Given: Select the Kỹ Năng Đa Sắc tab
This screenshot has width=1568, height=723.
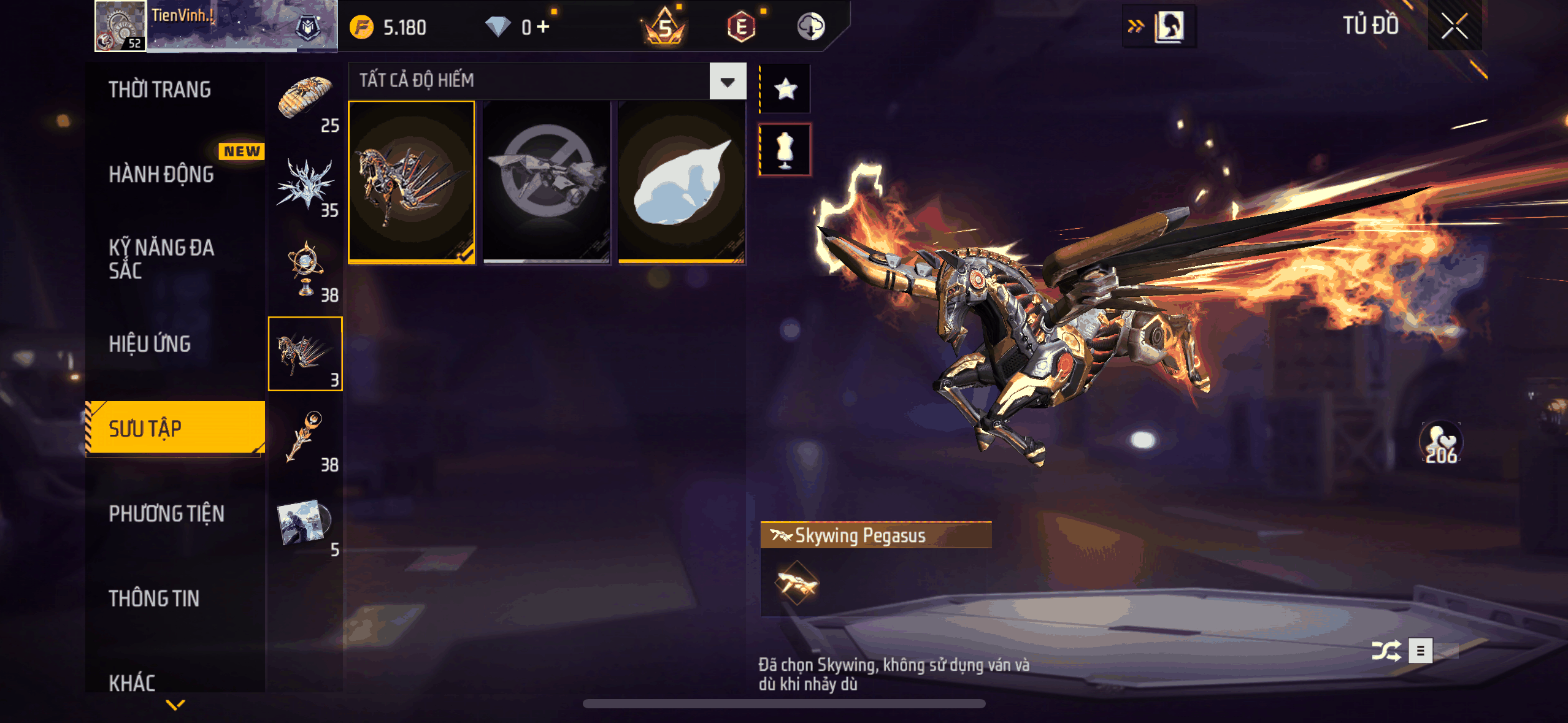Looking at the screenshot, I should click(x=161, y=259).
